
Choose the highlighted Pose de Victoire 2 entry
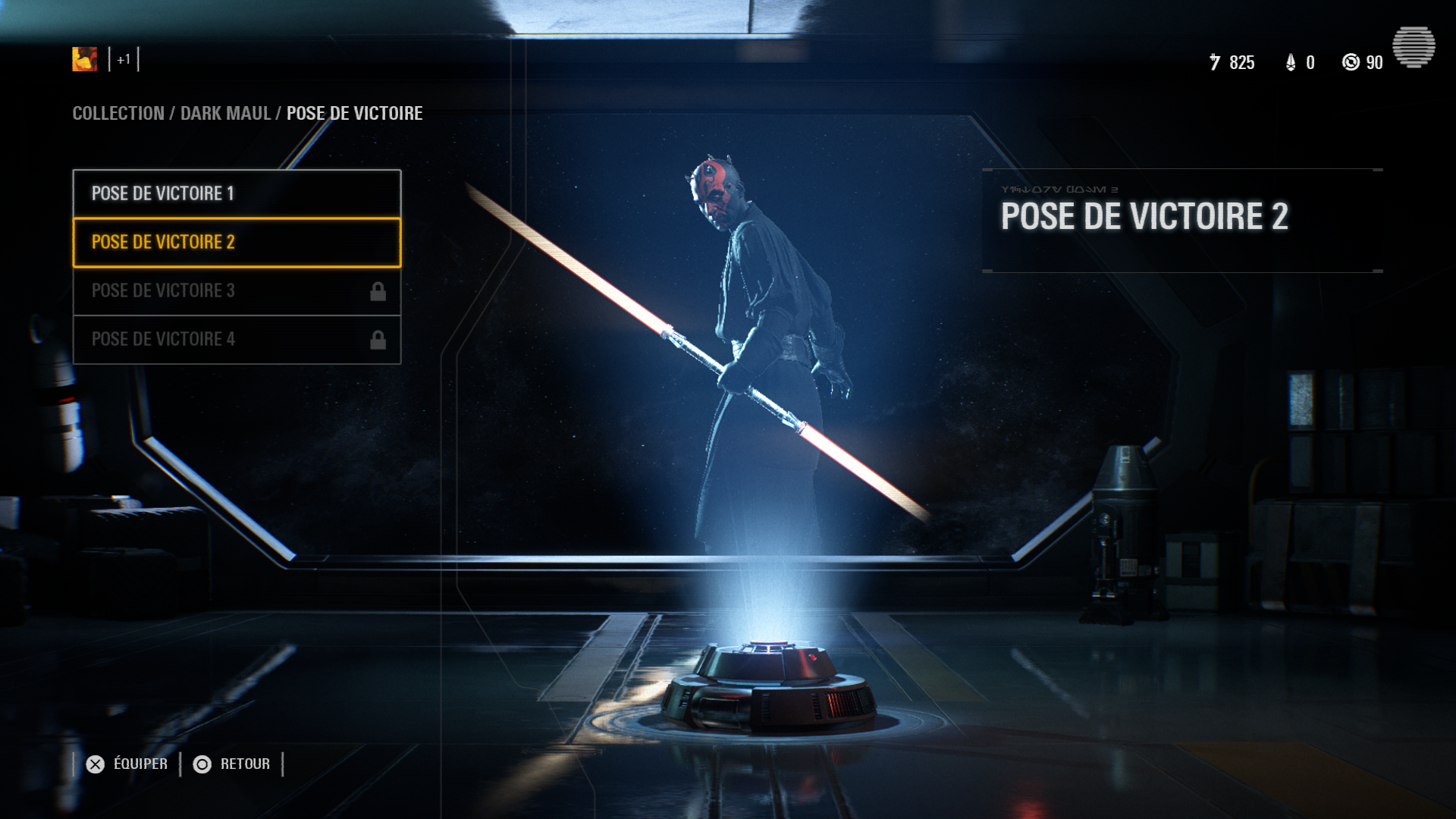point(237,242)
